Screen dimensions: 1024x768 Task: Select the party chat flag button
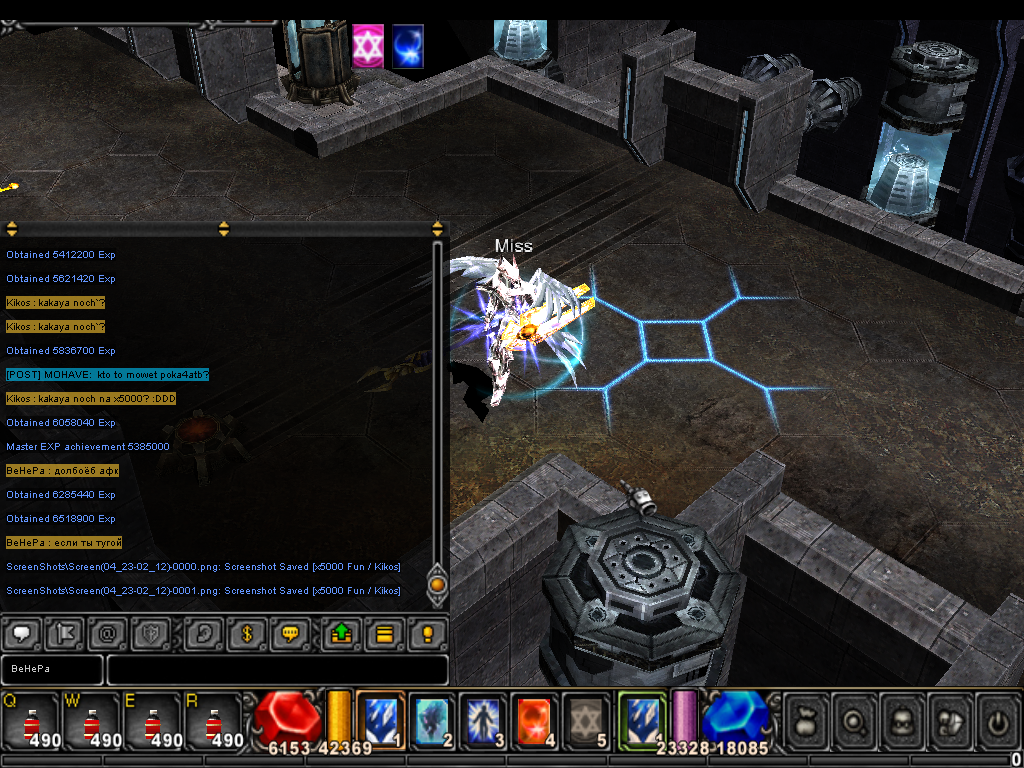63,634
